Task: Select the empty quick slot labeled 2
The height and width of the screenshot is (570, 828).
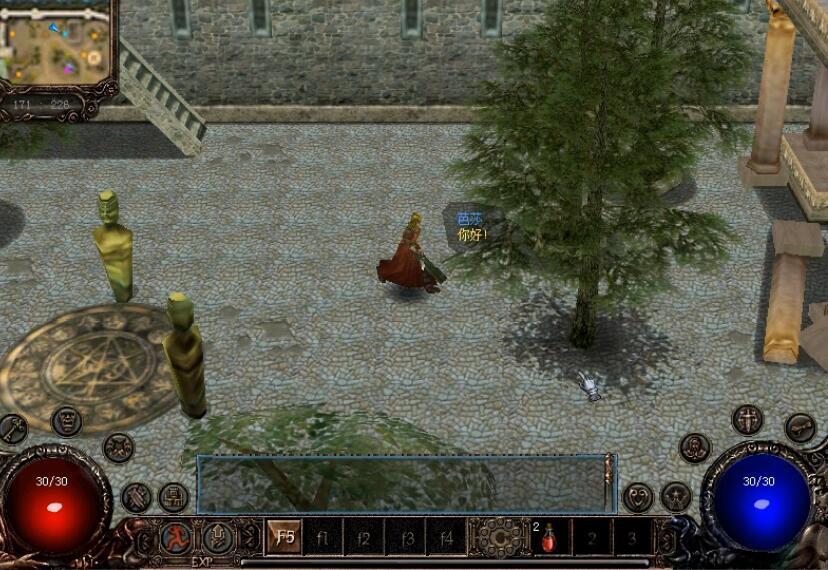Action: 591,537
